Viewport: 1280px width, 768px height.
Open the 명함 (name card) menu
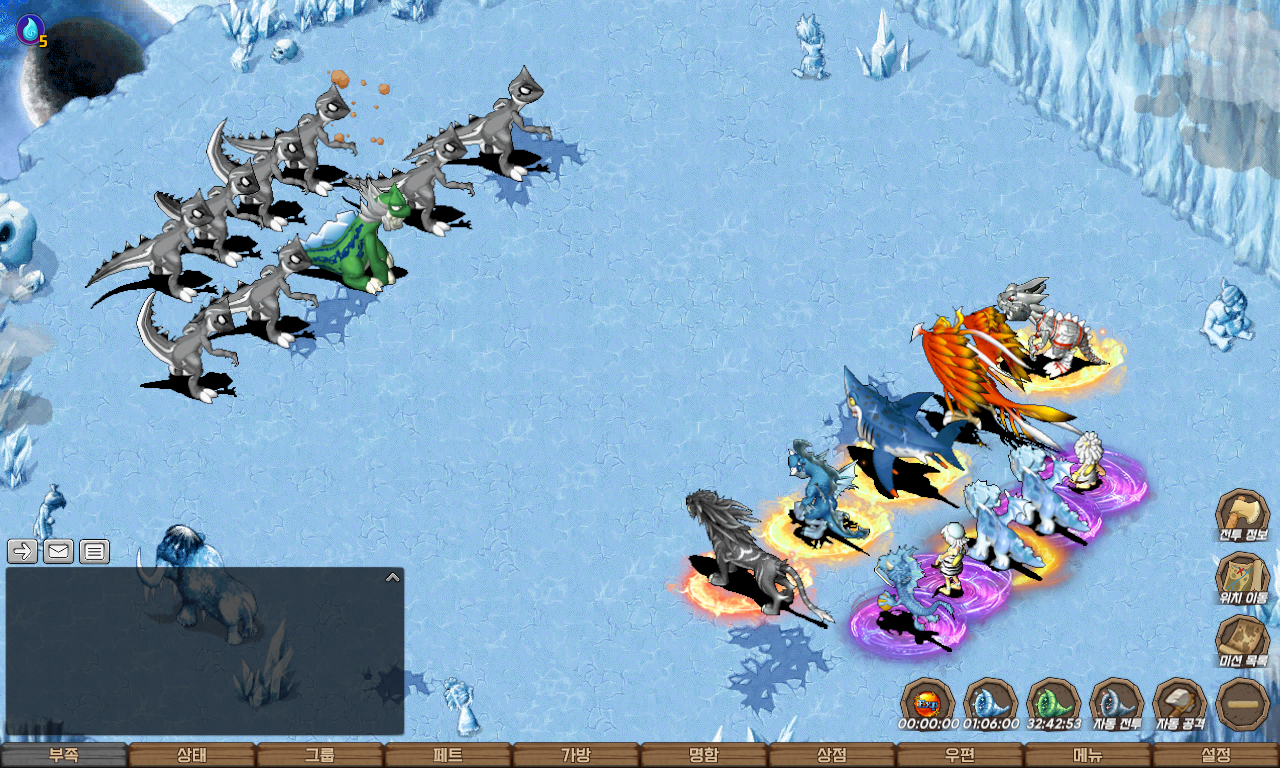[x=704, y=755]
